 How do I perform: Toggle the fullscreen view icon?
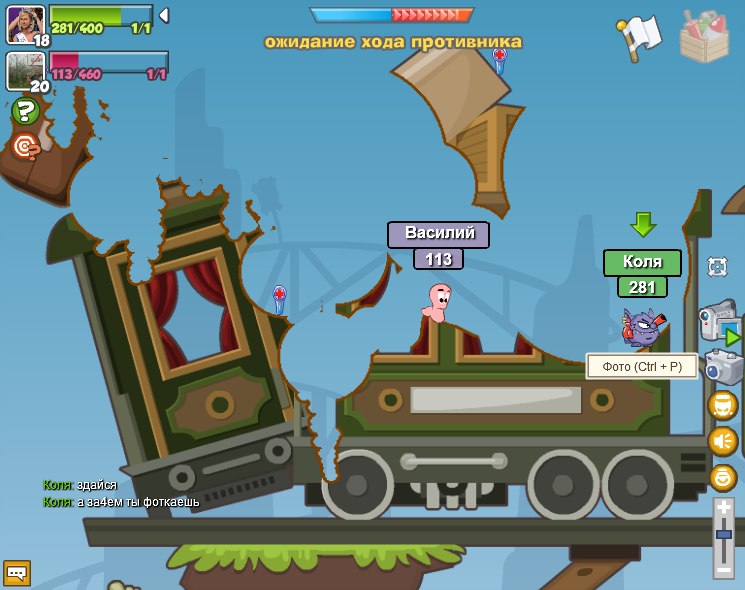pos(717,266)
